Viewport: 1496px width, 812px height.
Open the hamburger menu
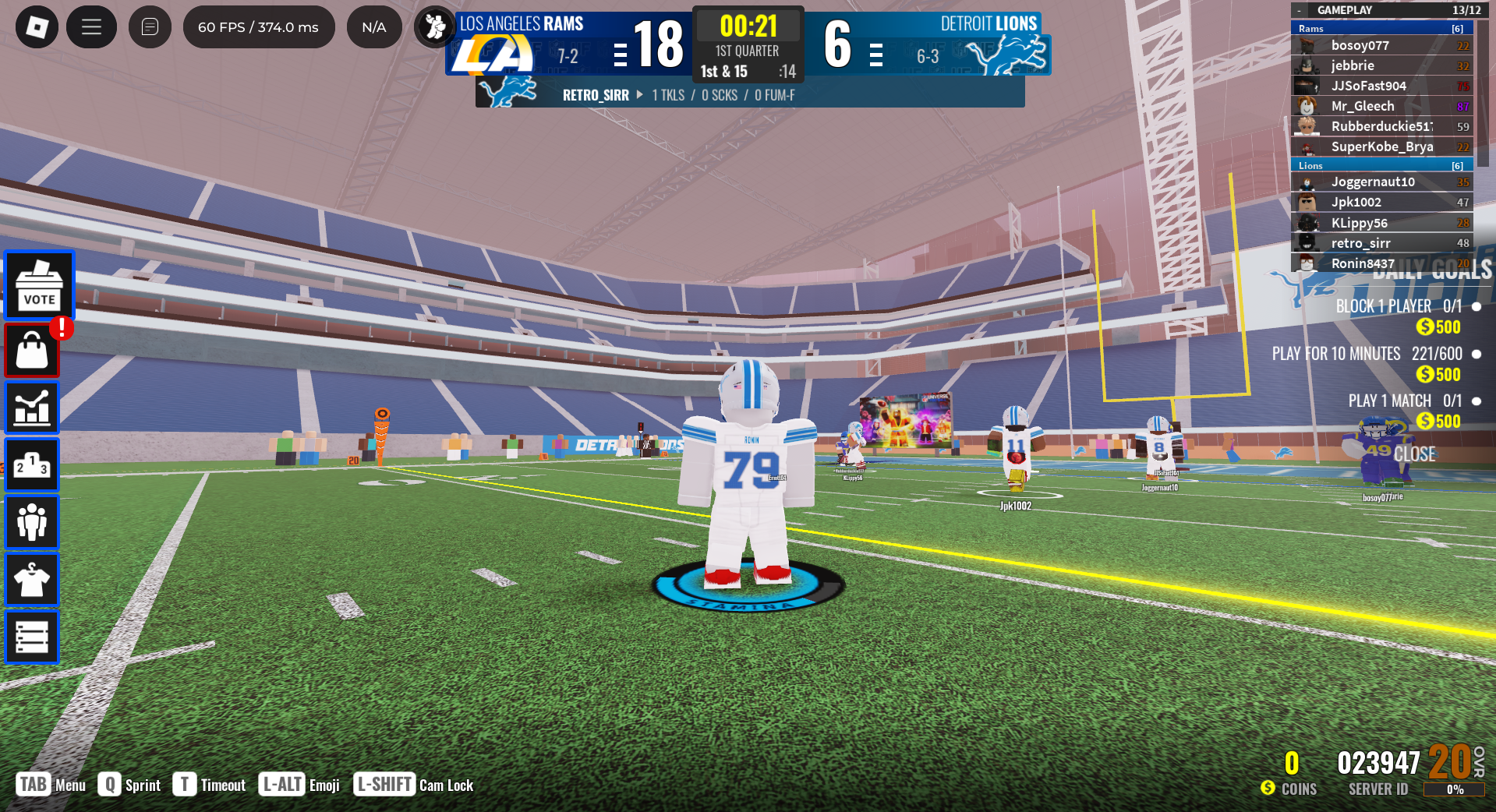pos(91,26)
